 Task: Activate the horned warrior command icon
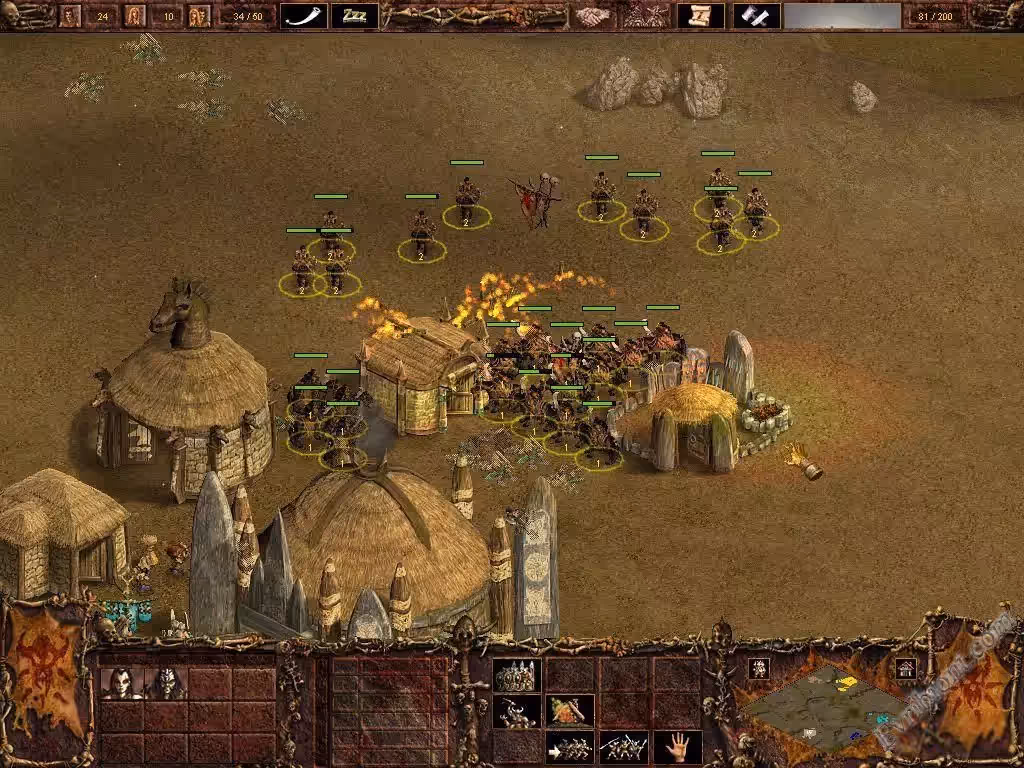click(x=517, y=711)
